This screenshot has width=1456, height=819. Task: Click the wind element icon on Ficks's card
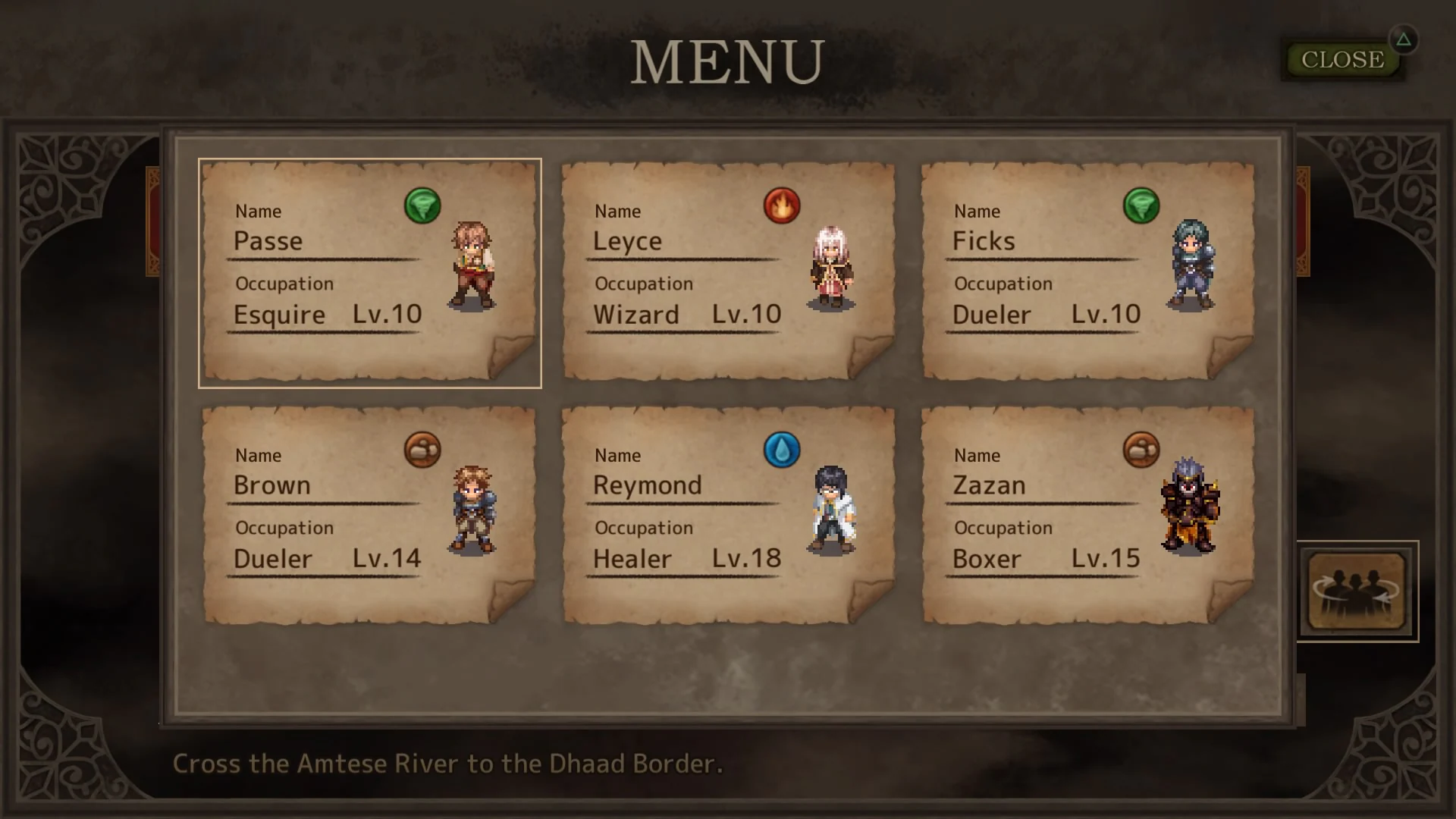point(1142,205)
